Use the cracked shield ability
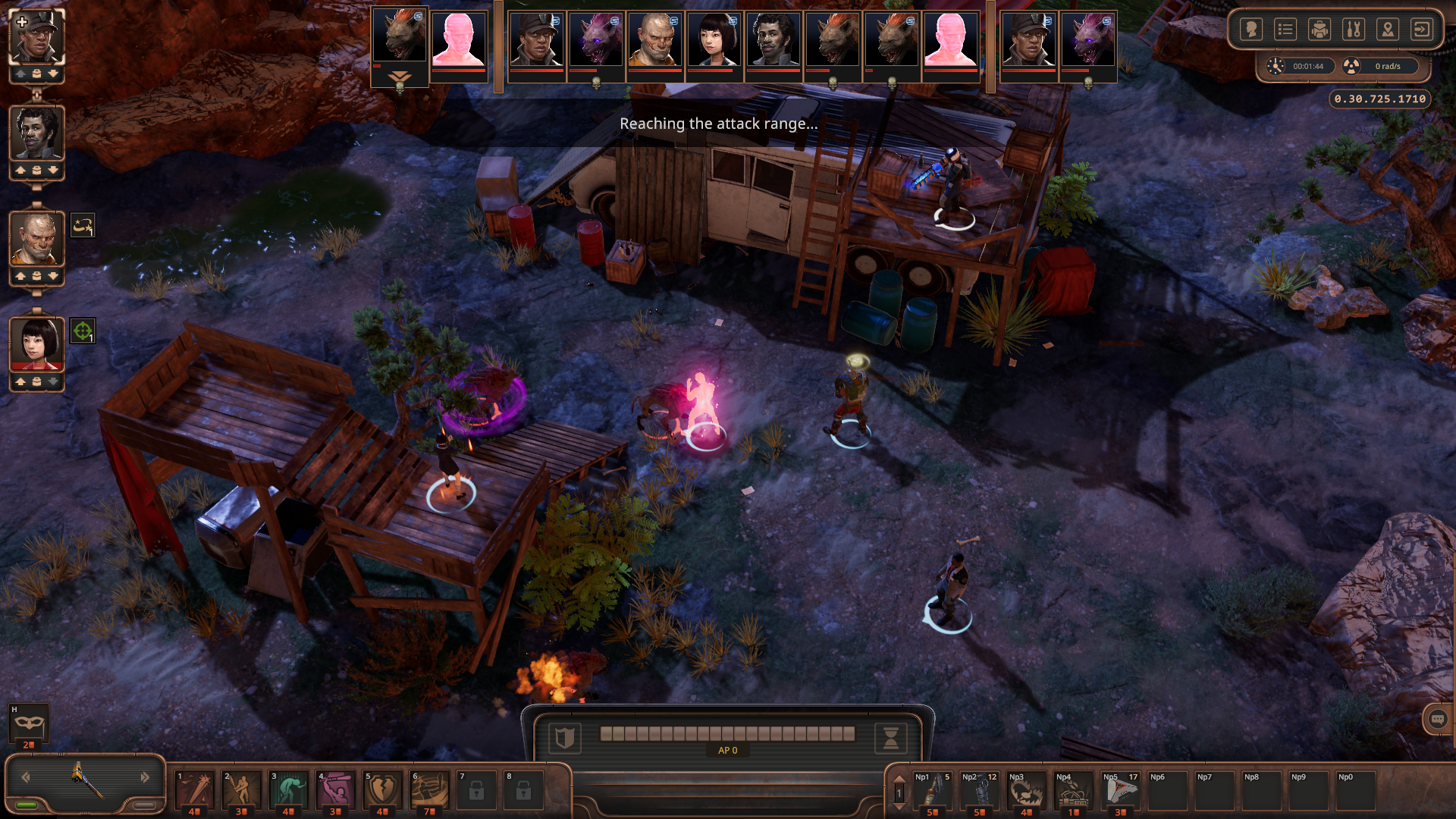 (x=383, y=790)
